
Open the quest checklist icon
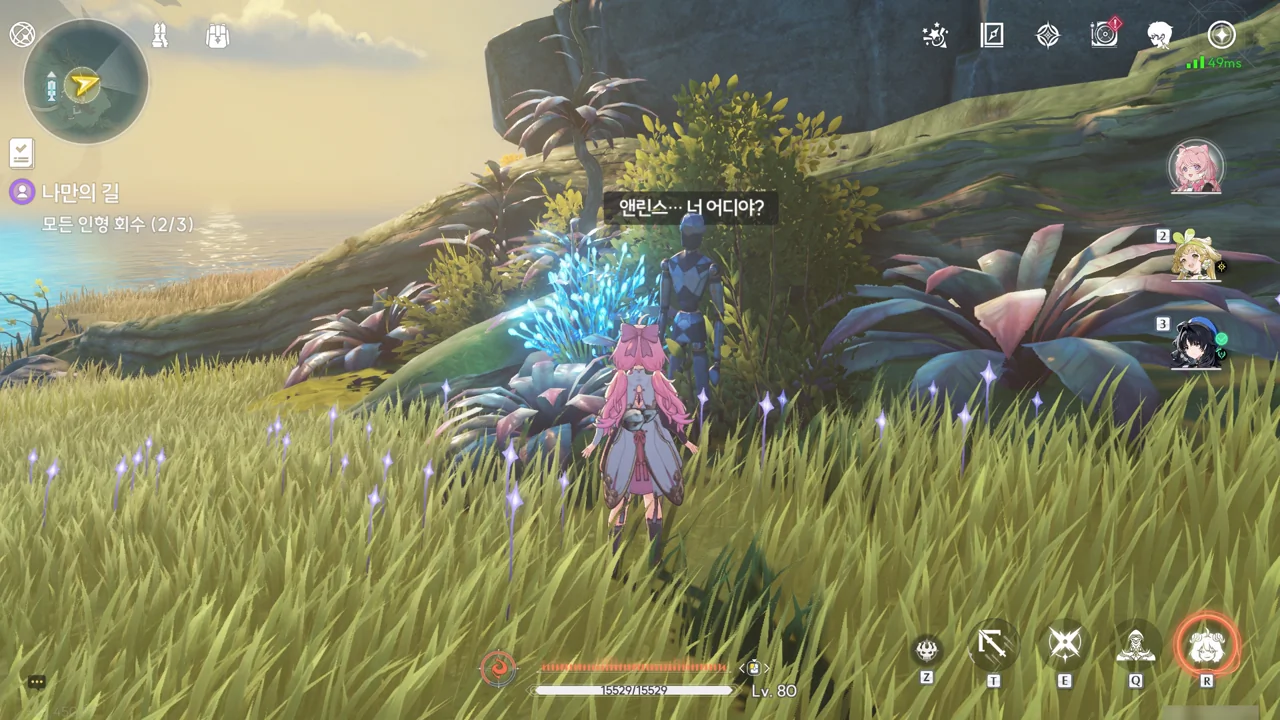21,153
